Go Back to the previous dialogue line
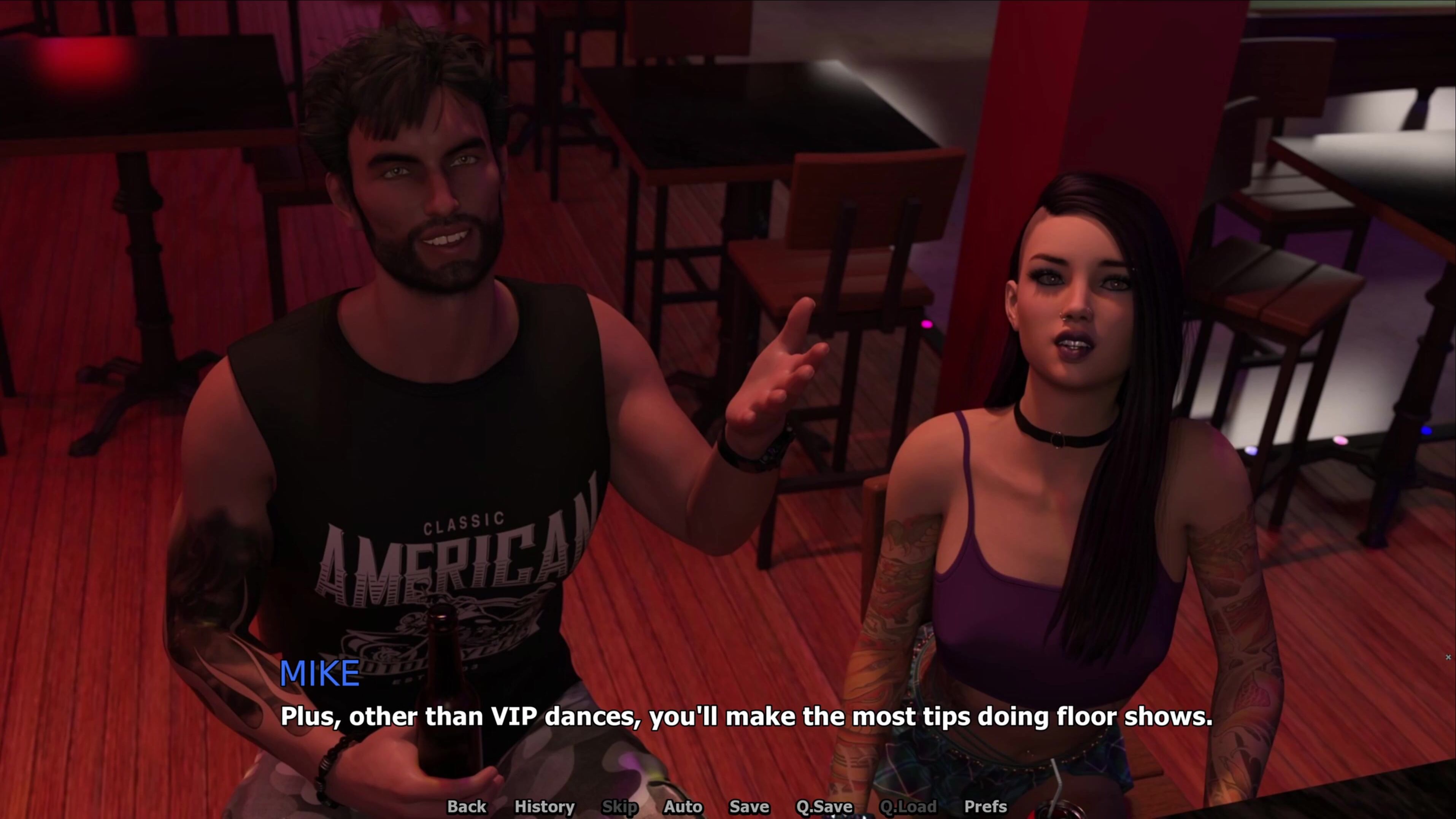 point(466,806)
